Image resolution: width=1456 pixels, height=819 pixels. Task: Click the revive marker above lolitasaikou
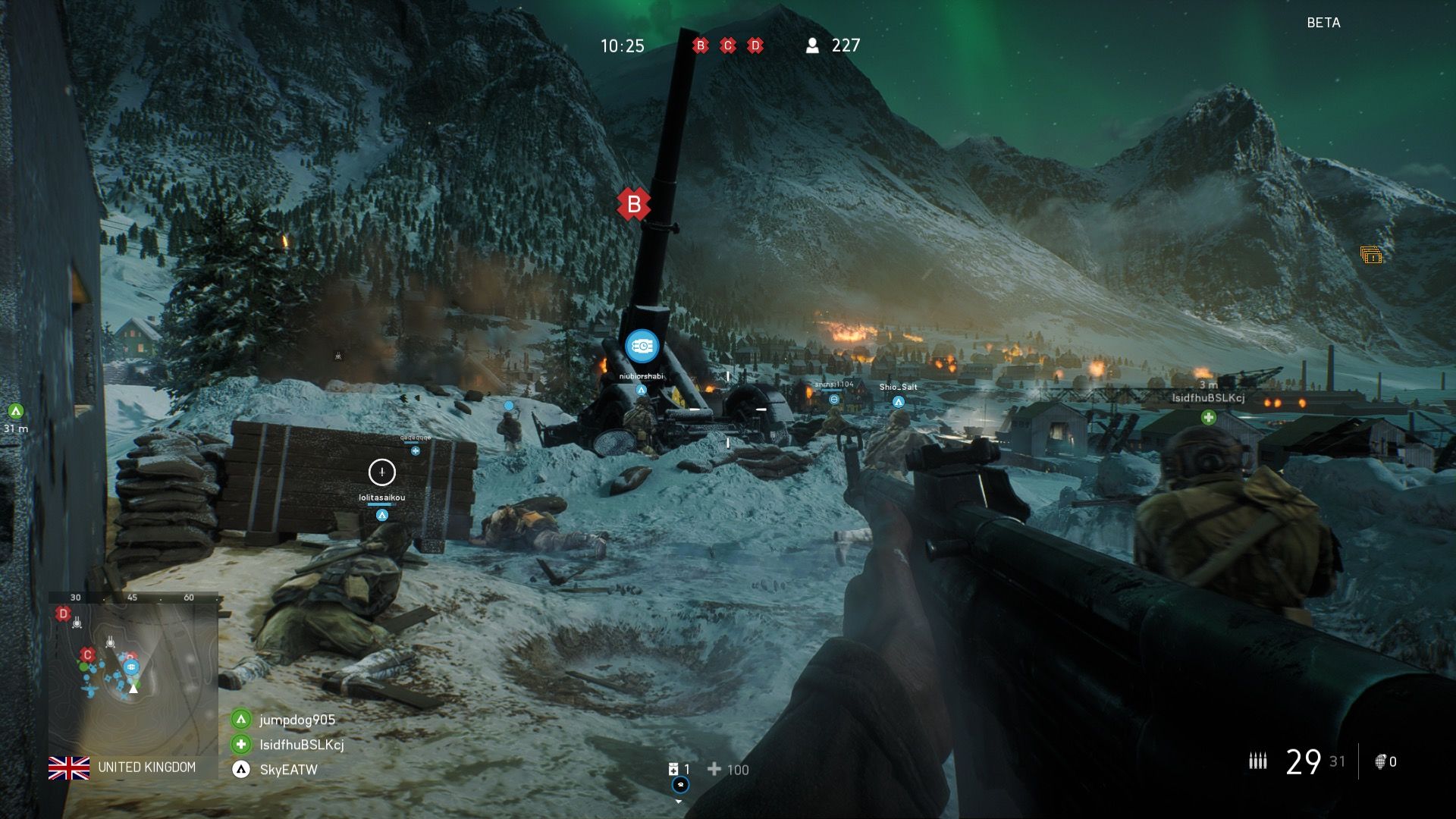(x=381, y=472)
